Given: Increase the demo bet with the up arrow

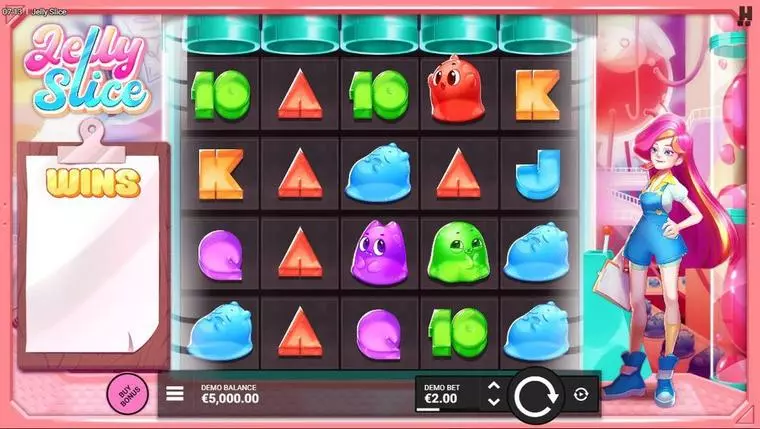Looking at the screenshot, I should point(492,386).
